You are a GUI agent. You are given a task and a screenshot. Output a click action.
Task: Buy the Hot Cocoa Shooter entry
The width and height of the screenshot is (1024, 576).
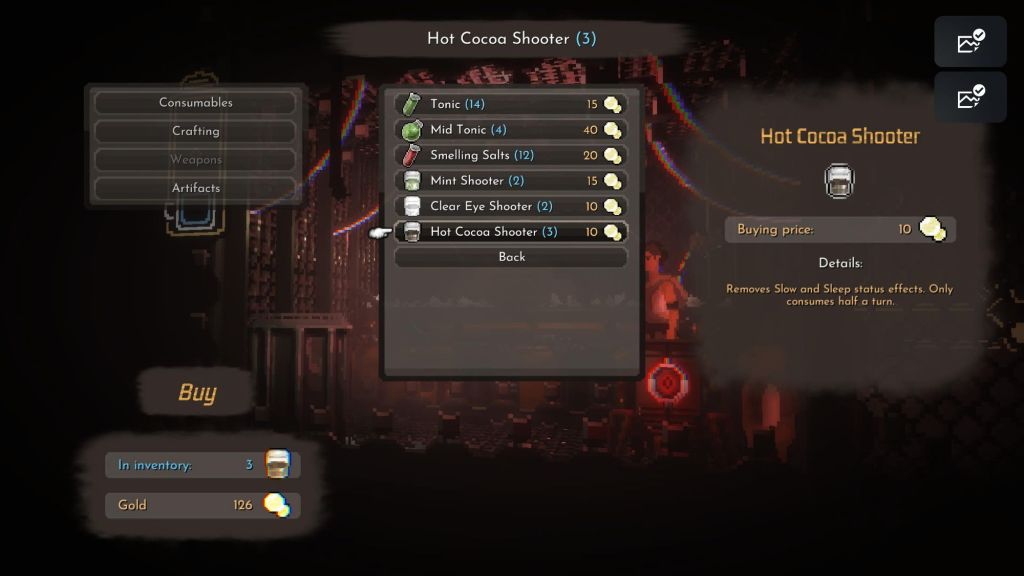coord(510,232)
